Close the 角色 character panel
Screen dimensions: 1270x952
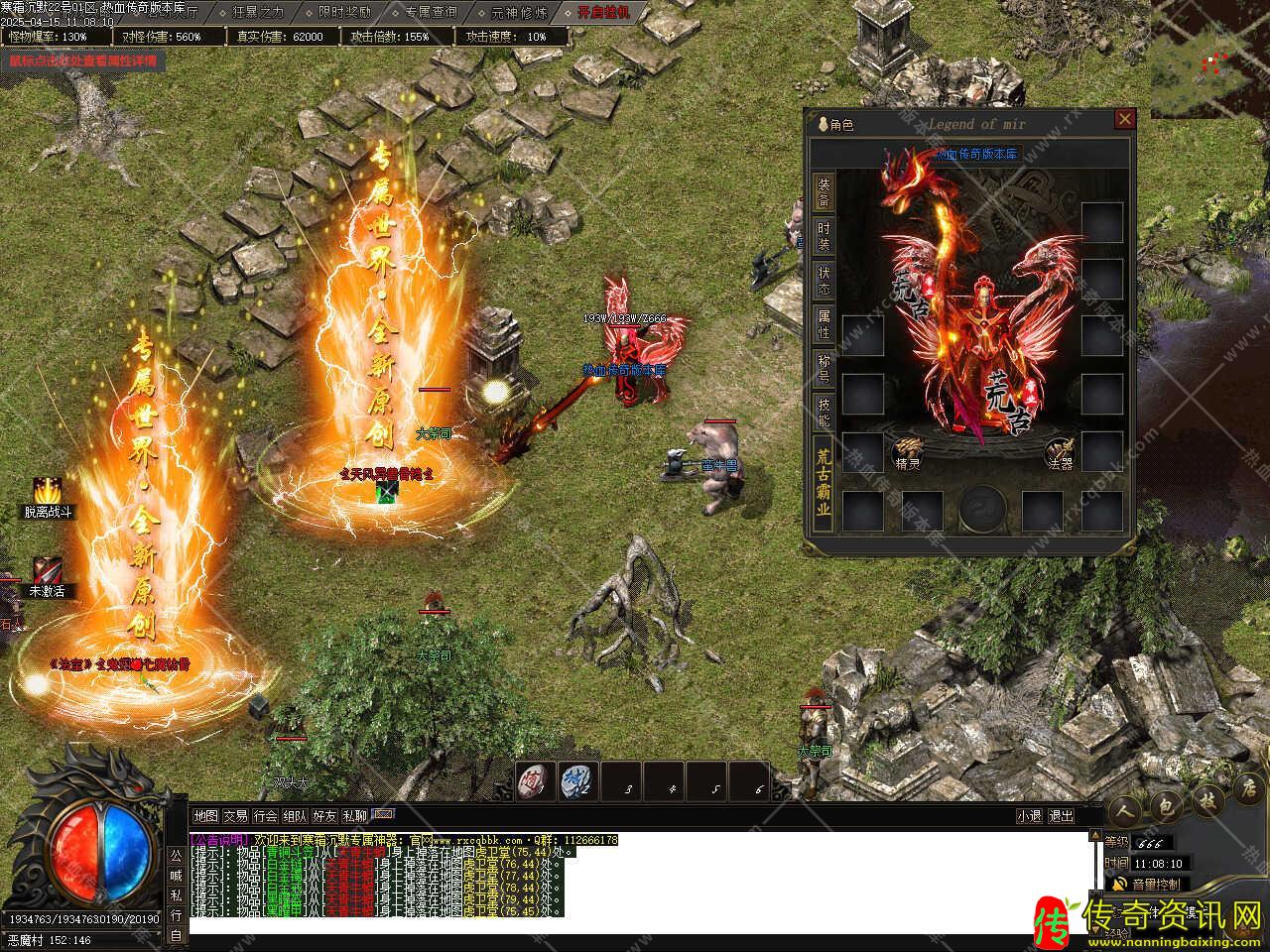coord(1124,120)
